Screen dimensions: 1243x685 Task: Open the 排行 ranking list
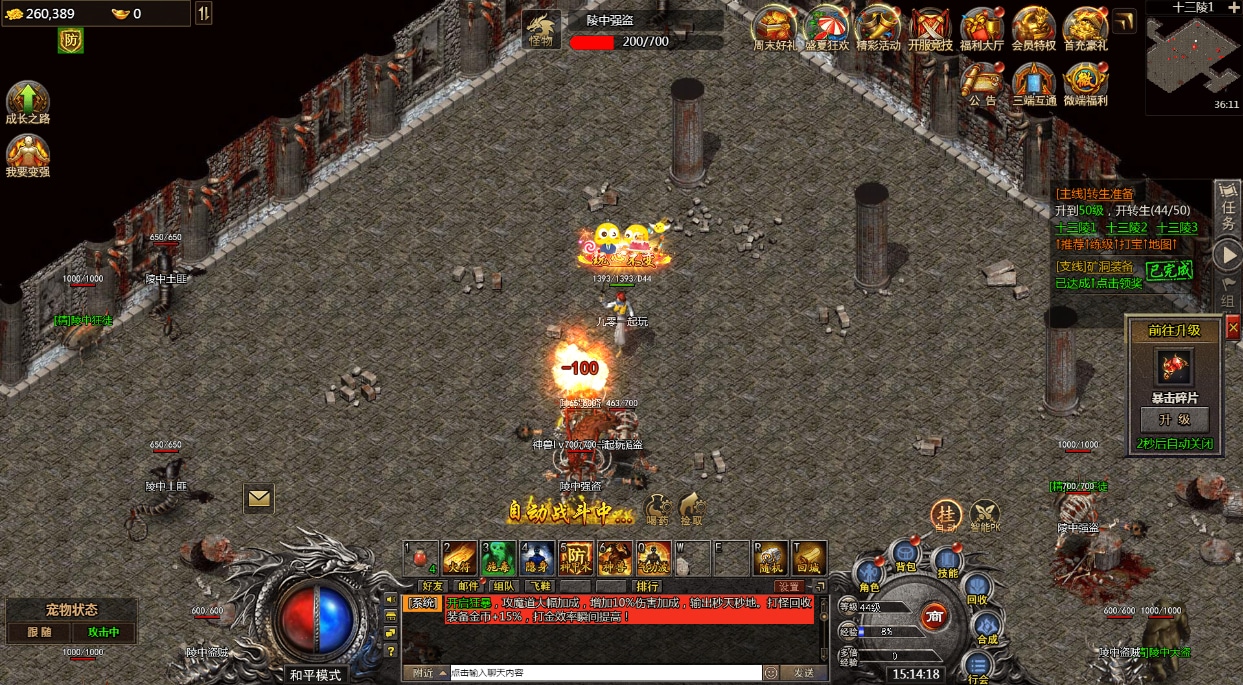[x=648, y=586]
